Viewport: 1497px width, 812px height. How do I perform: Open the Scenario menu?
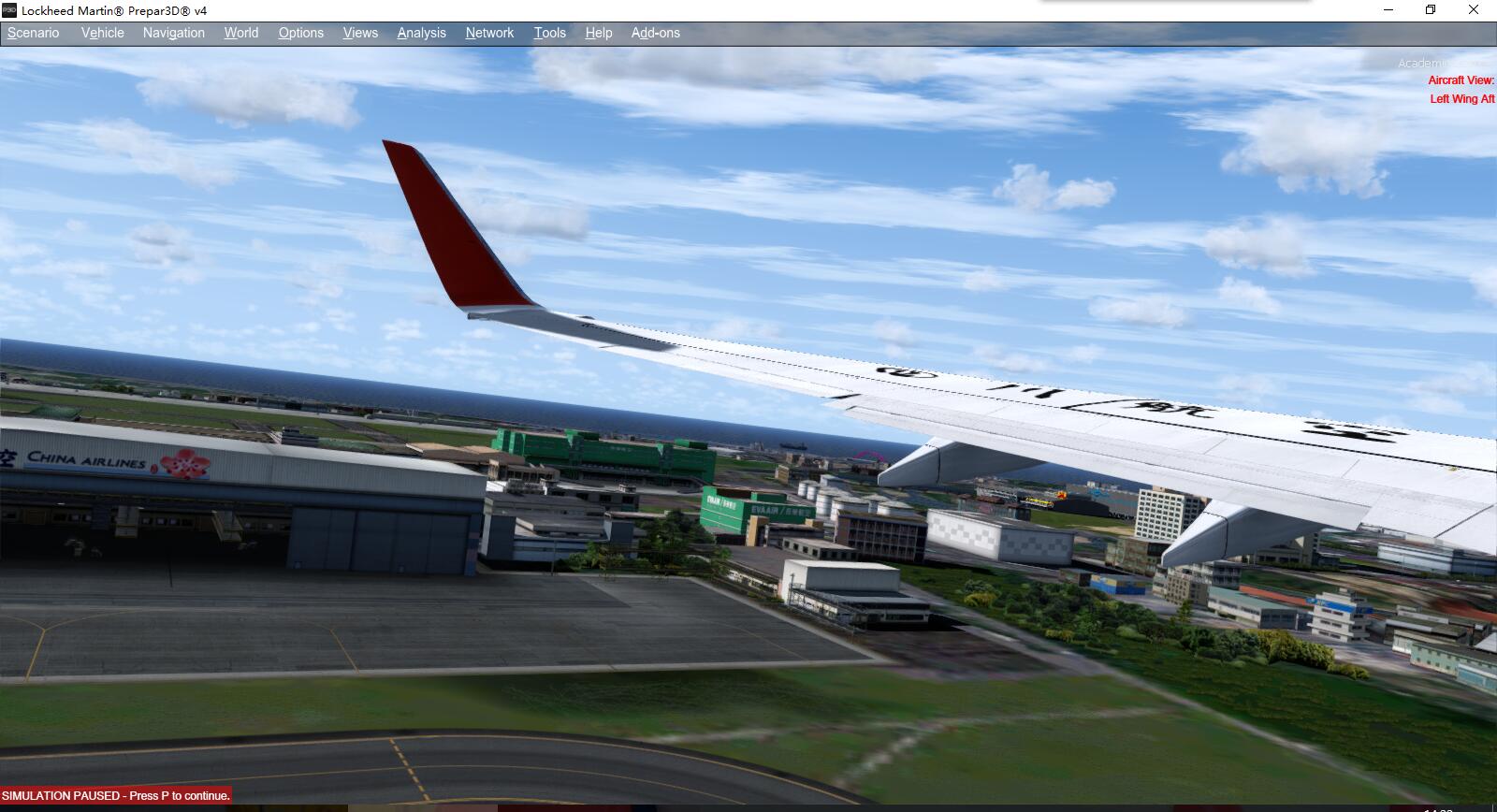pos(33,33)
